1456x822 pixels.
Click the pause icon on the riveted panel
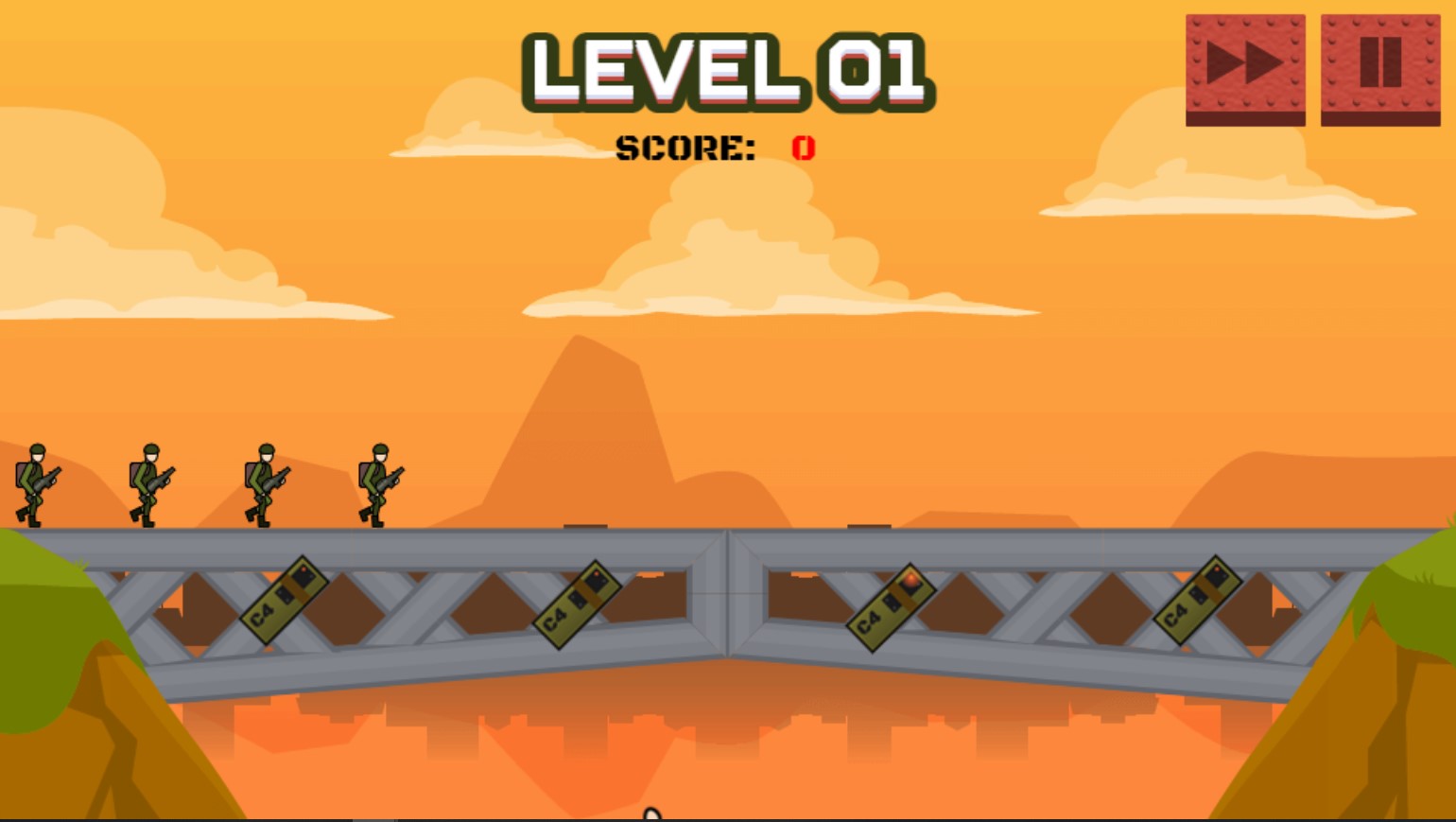[1380, 64]
